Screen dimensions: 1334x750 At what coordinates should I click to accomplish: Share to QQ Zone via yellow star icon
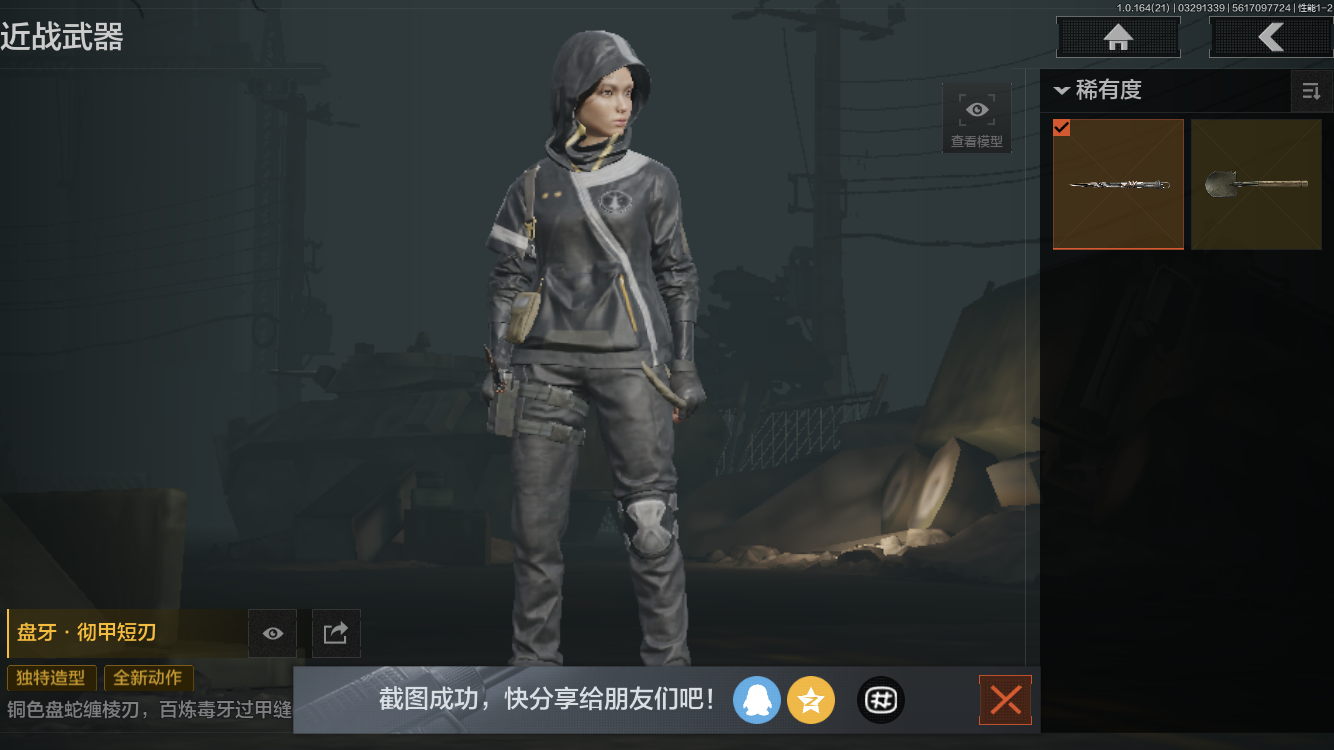click(811, 700)
